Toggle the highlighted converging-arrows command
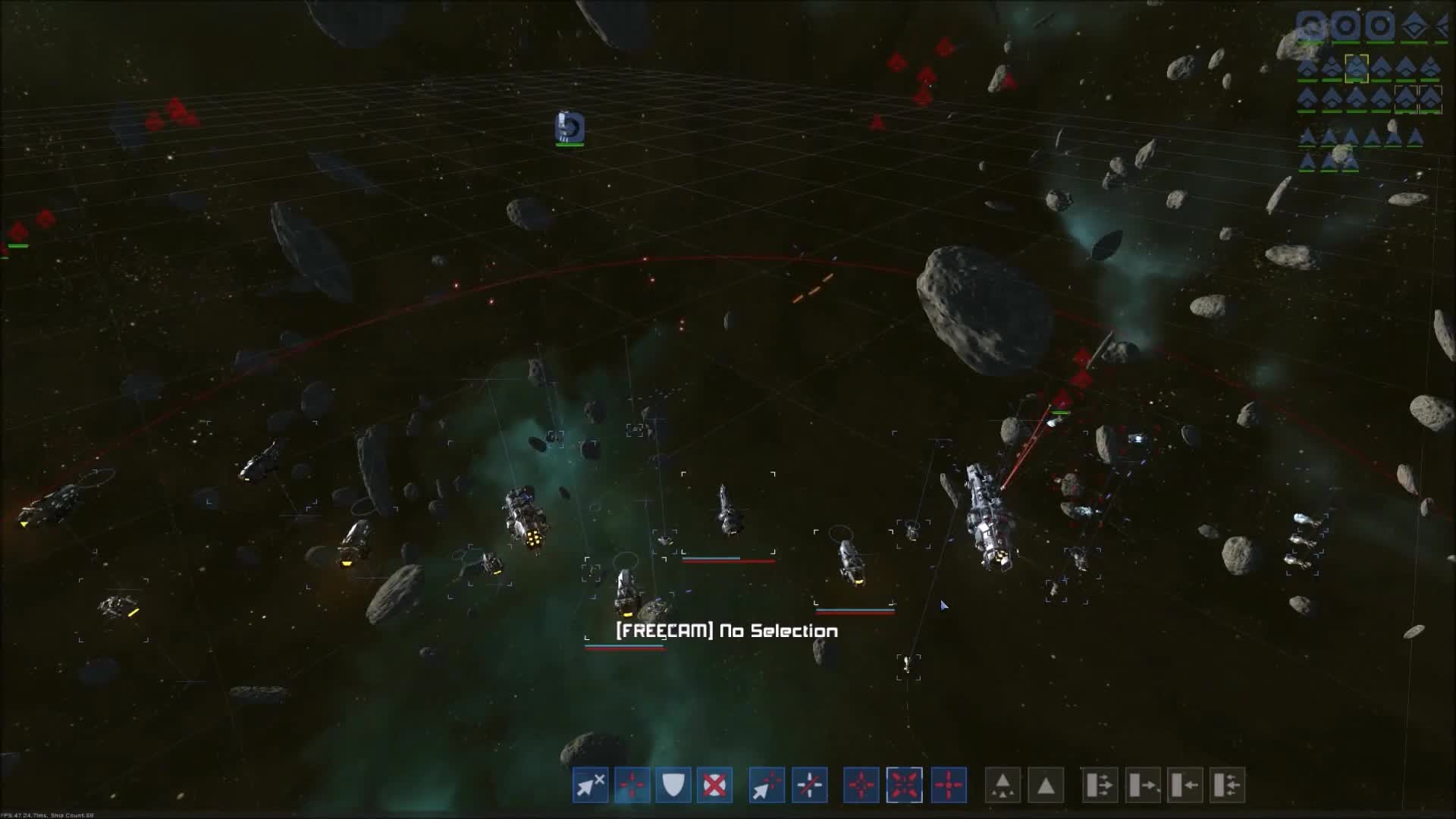The width and height of the screenshot is (1456, 819). (x=905, y=786)
